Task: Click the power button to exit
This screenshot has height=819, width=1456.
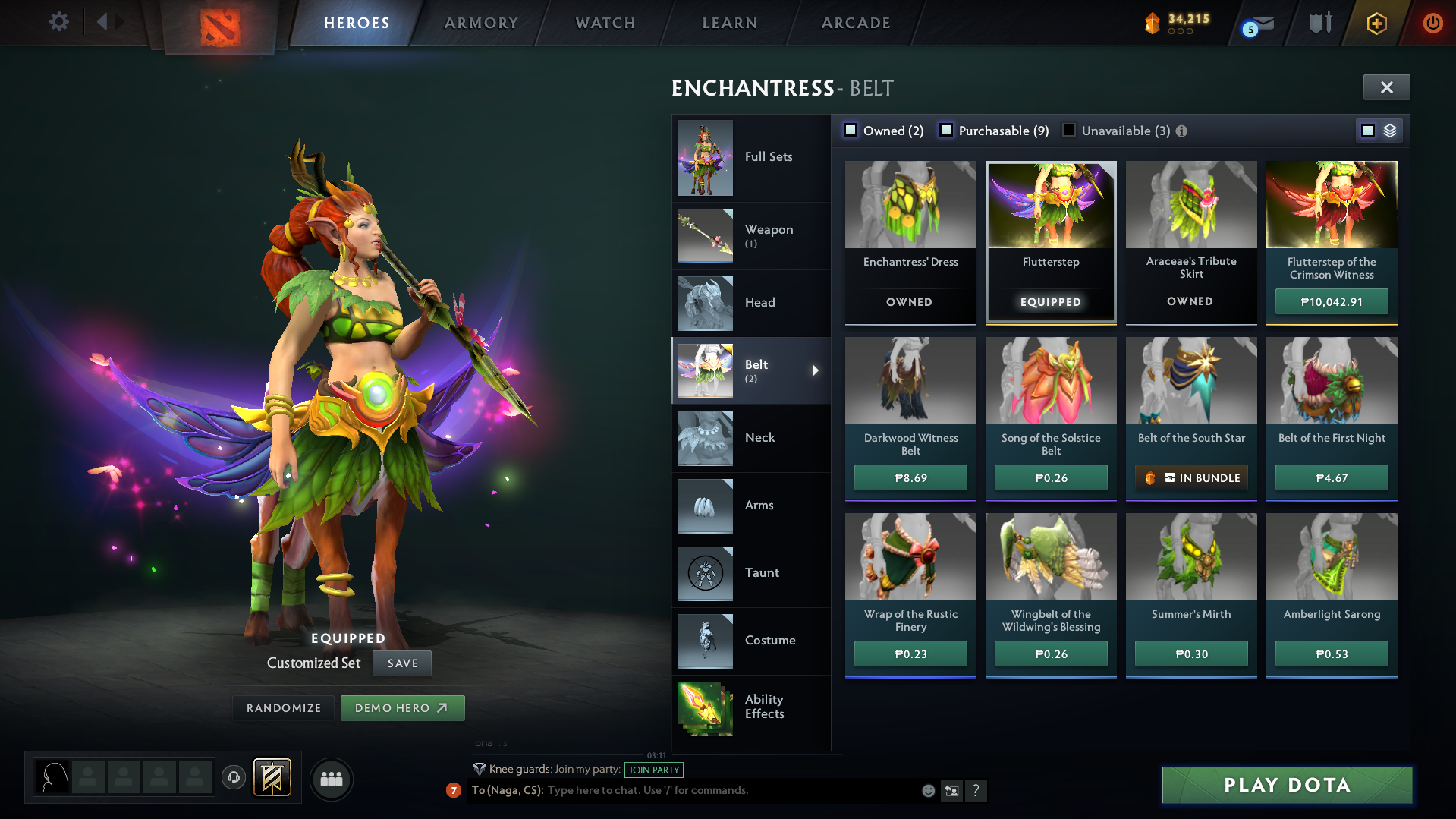Action: pos(1432,23)
